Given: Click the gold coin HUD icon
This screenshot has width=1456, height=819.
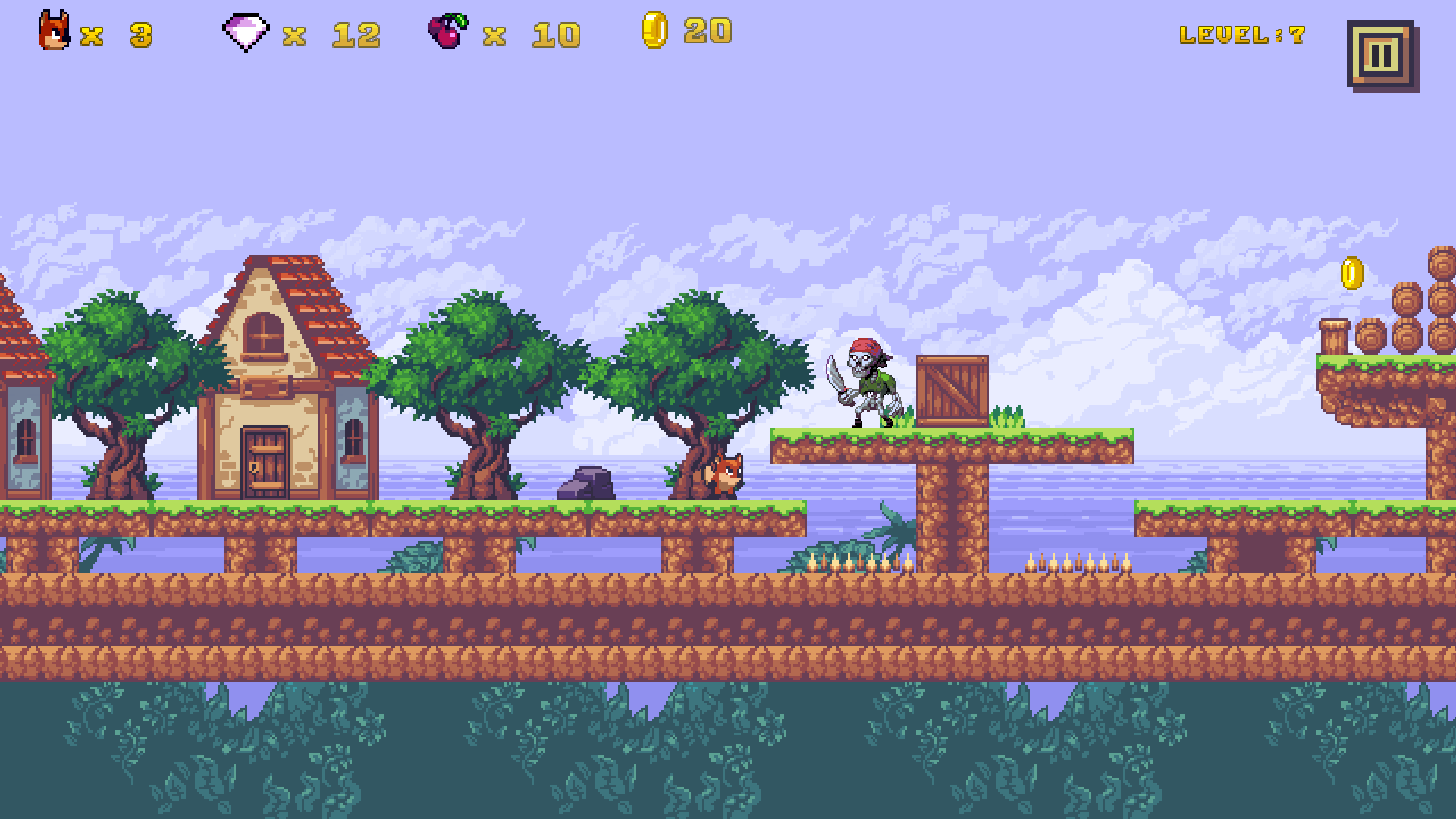Looking at the screenshot, I should click(656, 32).
